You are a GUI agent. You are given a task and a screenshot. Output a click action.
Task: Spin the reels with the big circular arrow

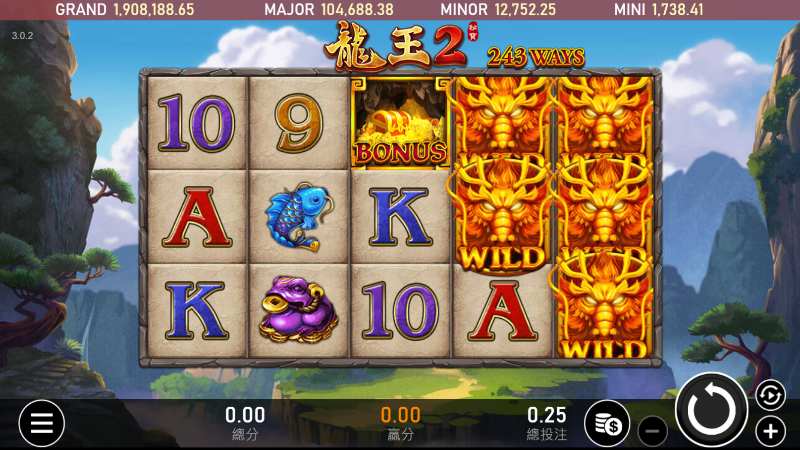[712, 410]
